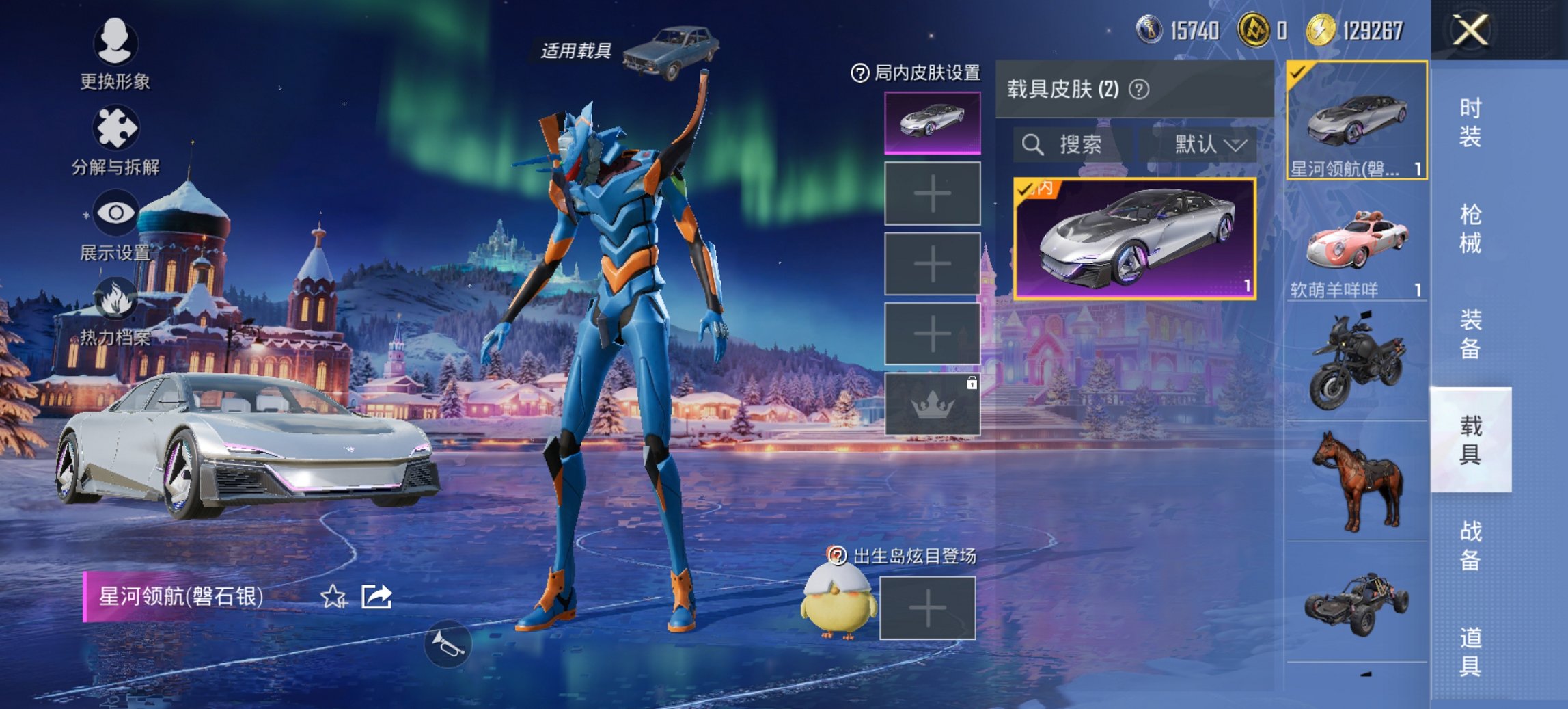Choose the buggy vehicle category

(1356, 603)
